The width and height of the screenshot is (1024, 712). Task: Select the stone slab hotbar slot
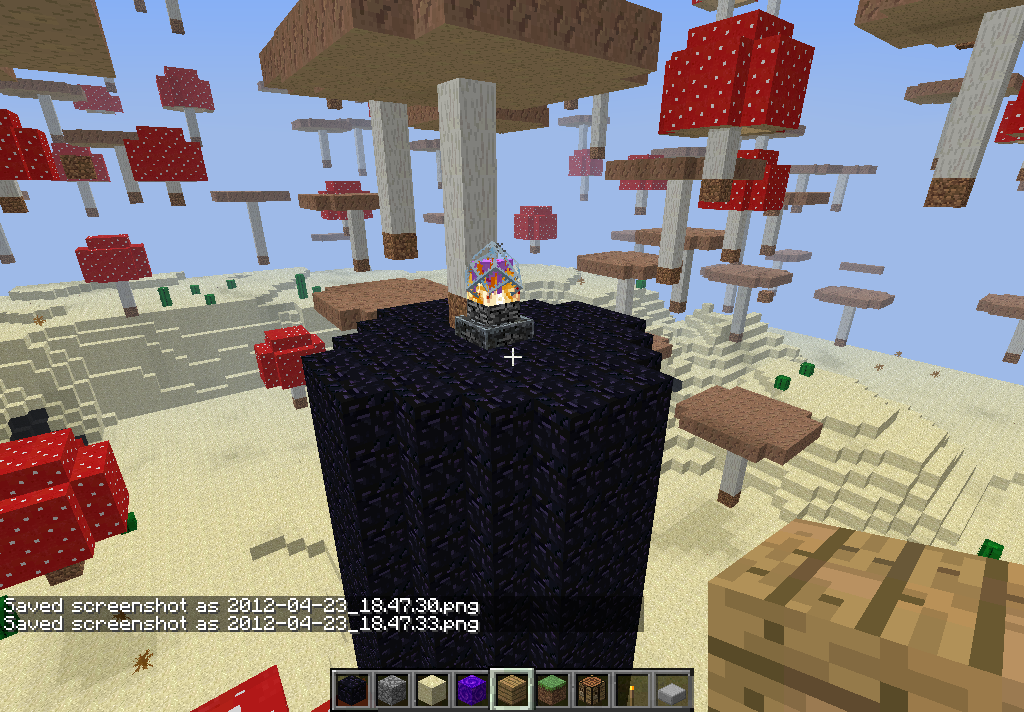[x=671, y=690]
